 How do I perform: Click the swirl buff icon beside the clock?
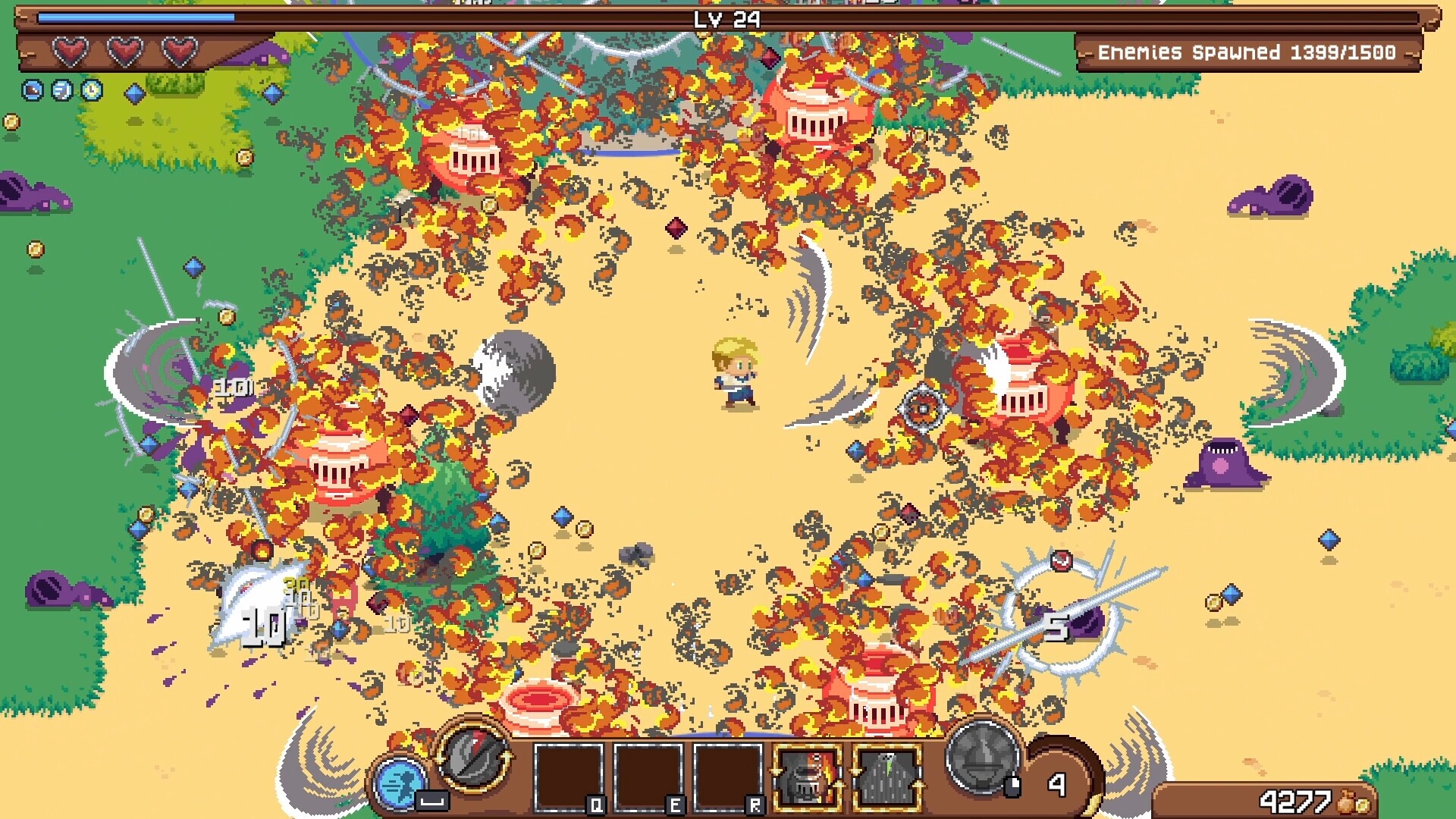tap(62, 90)
